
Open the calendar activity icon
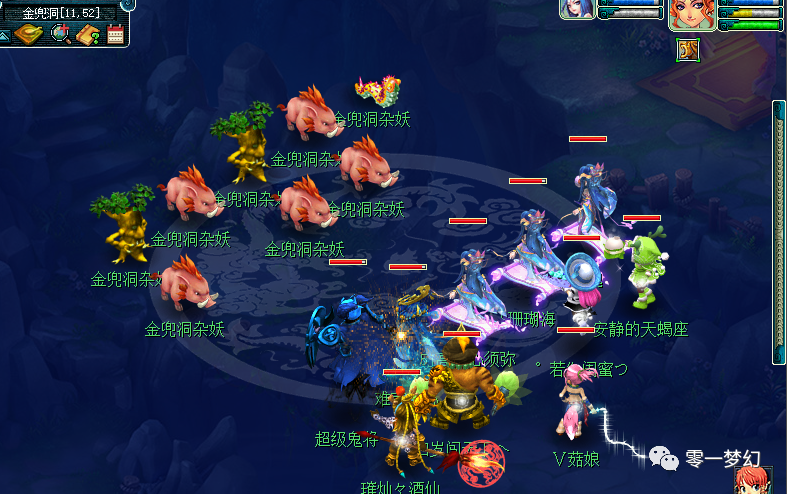pos(115,35)
